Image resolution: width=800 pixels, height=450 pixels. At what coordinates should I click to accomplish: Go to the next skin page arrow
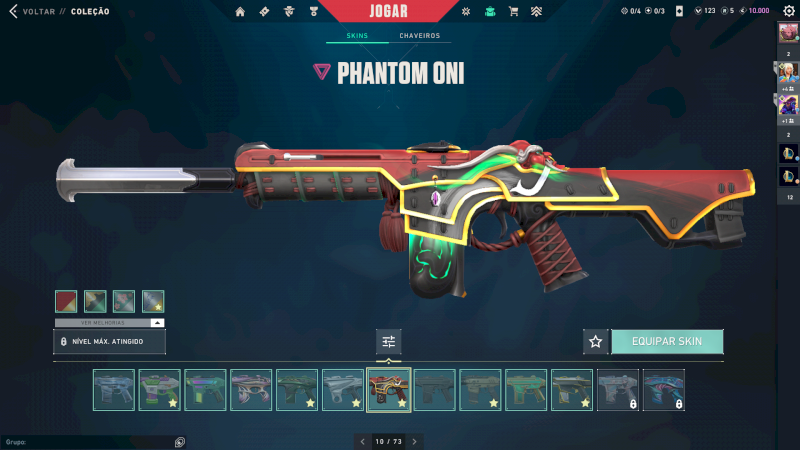coord(415,441)
